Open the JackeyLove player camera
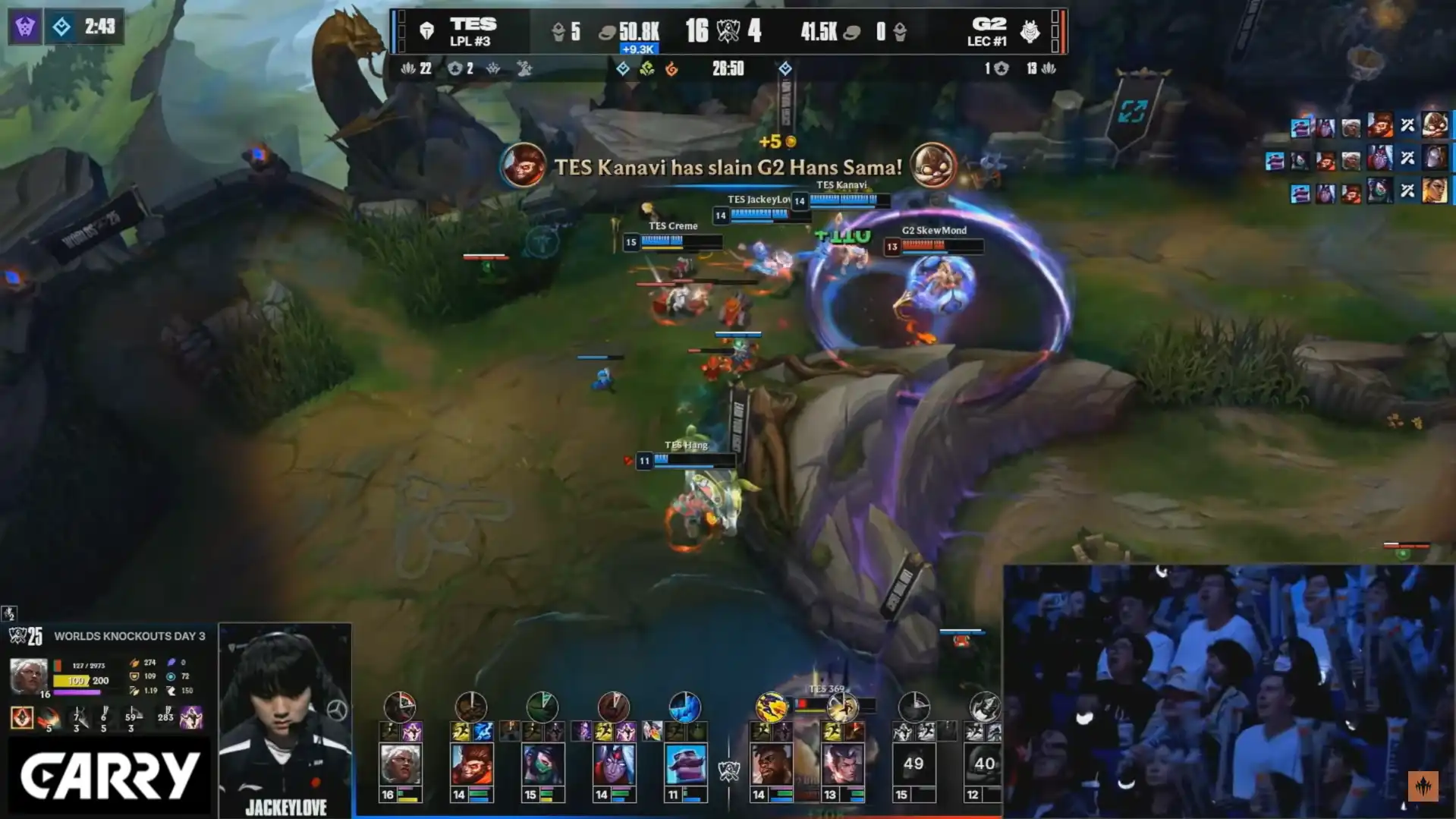 tap(285, 717)
